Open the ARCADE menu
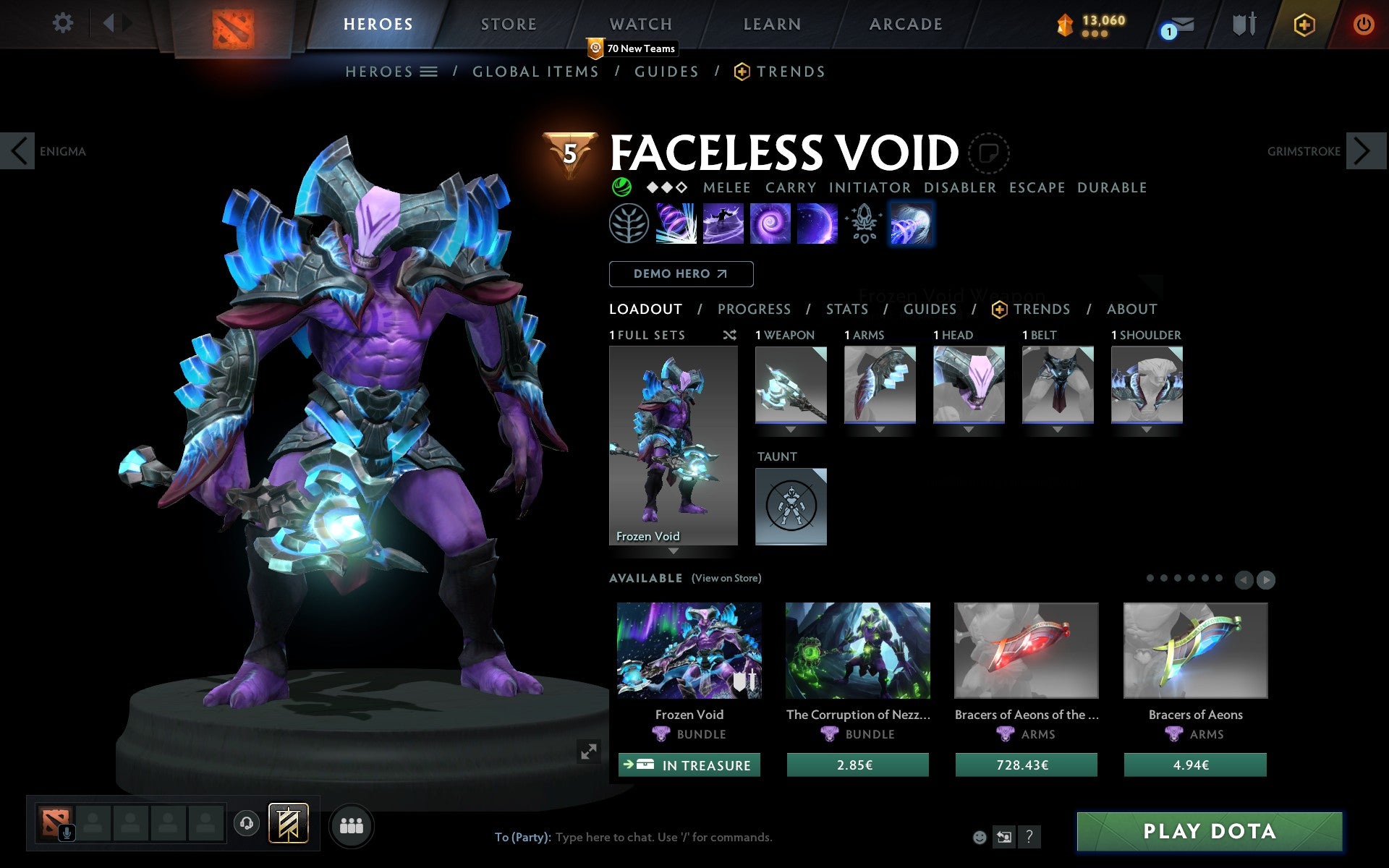The width and height of the screenshot is (1389, 868). click(x=905, y=23)
